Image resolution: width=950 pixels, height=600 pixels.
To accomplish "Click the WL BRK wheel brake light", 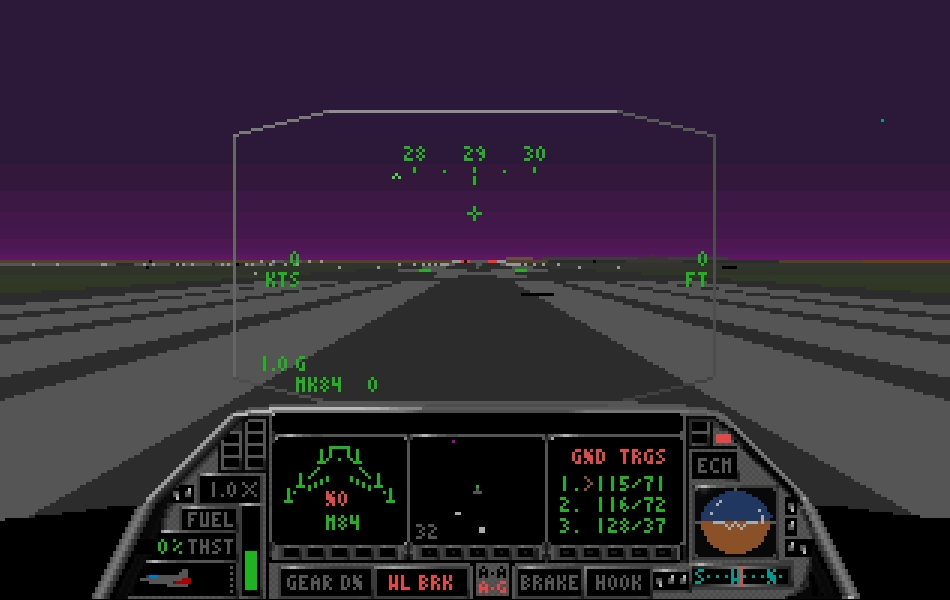I will [420, 582].
